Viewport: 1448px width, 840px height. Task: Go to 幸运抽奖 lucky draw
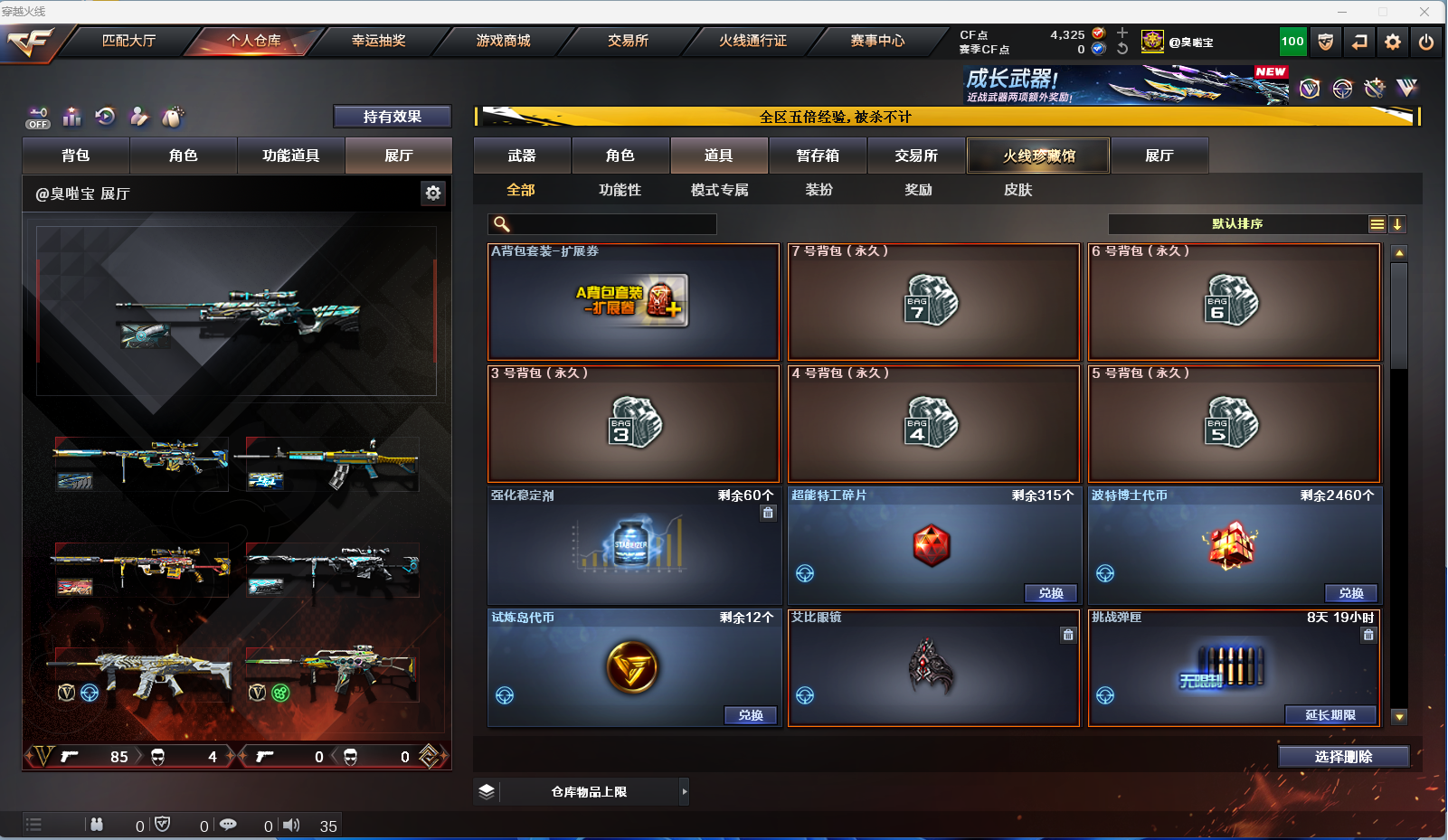[378, 41]
